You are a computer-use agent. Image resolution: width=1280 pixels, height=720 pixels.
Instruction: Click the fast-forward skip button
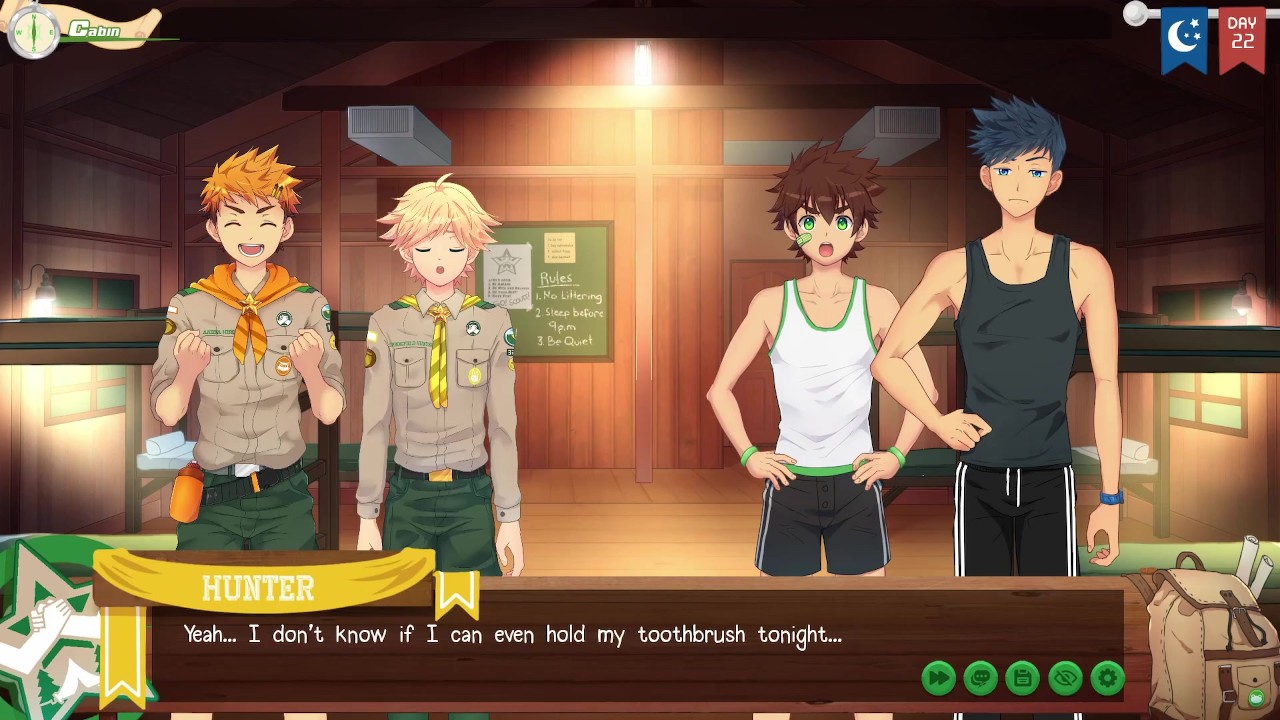pyautogui.click(x=938, y=678)
